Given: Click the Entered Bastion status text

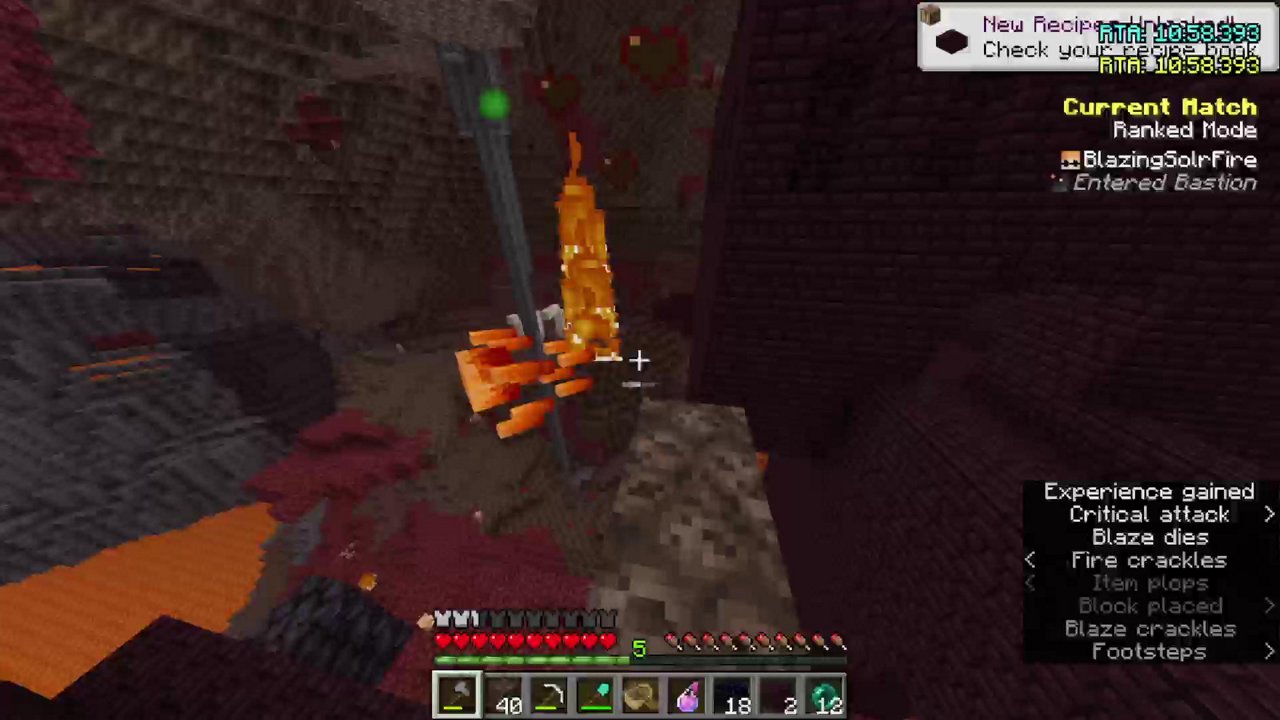Looking at the screenshot, I should [1164, 182].
